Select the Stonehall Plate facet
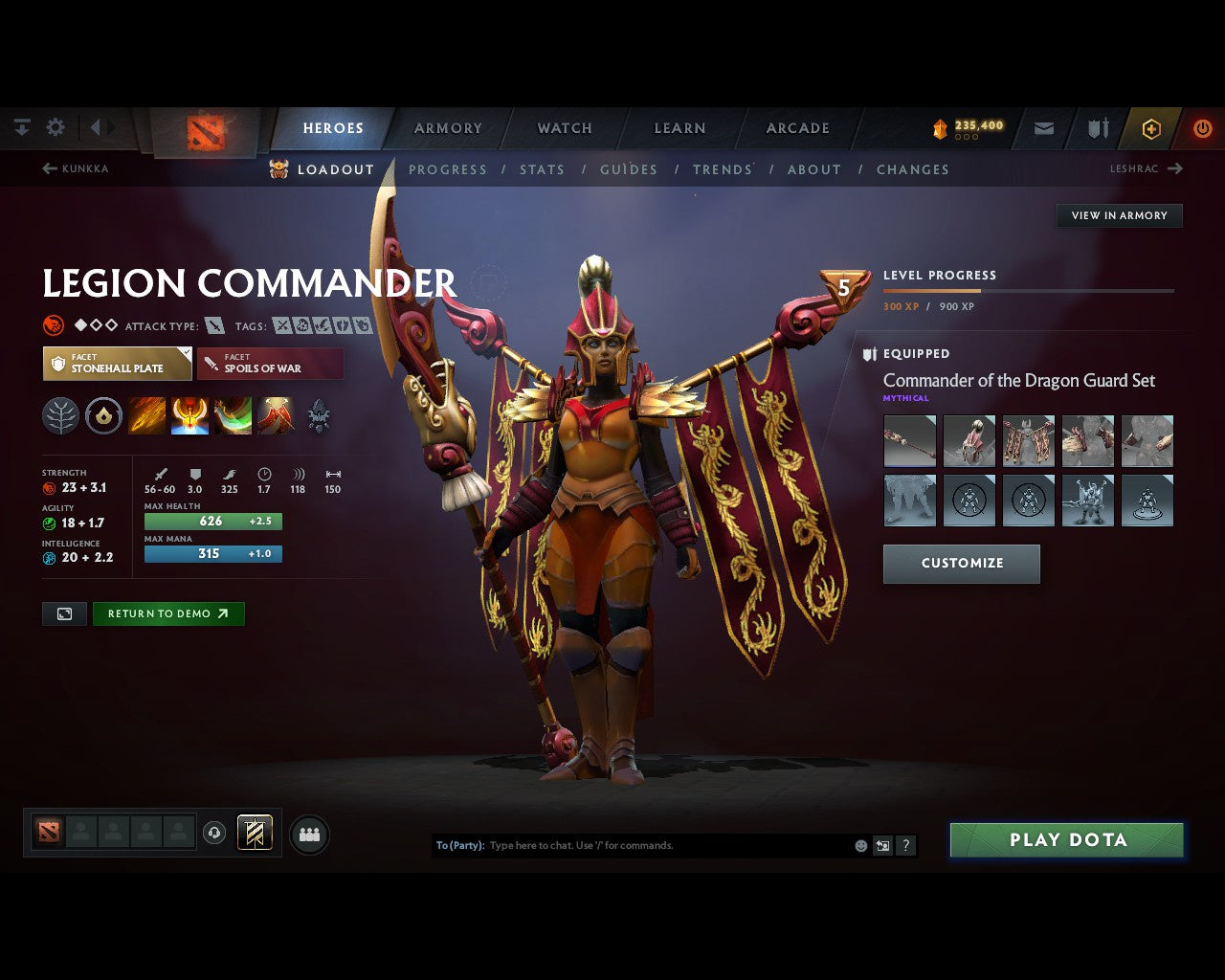The height and width of the screenshot is (980, 1225). pos(117,363)
